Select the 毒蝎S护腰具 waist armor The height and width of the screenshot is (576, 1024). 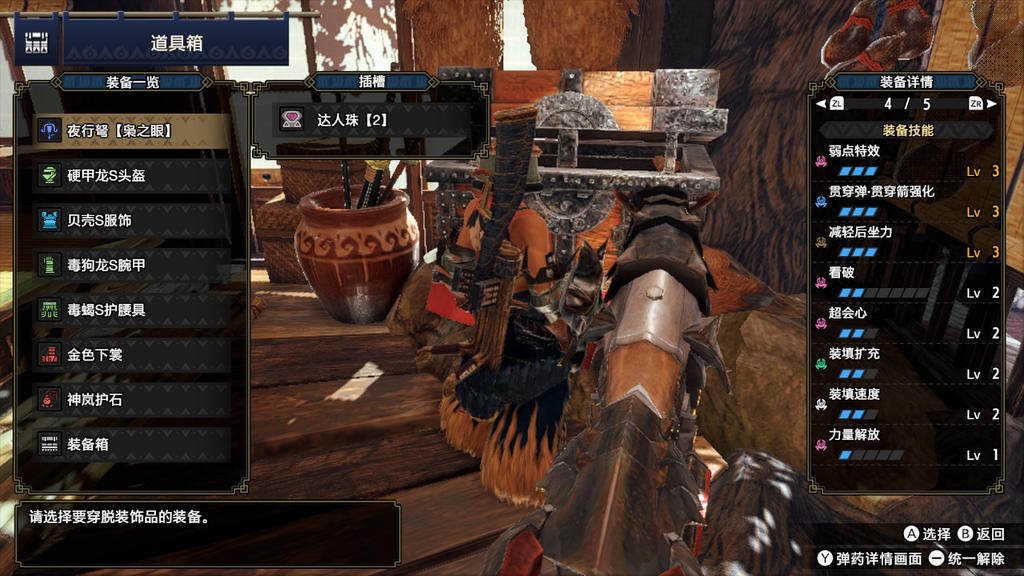tap(132, 310)
